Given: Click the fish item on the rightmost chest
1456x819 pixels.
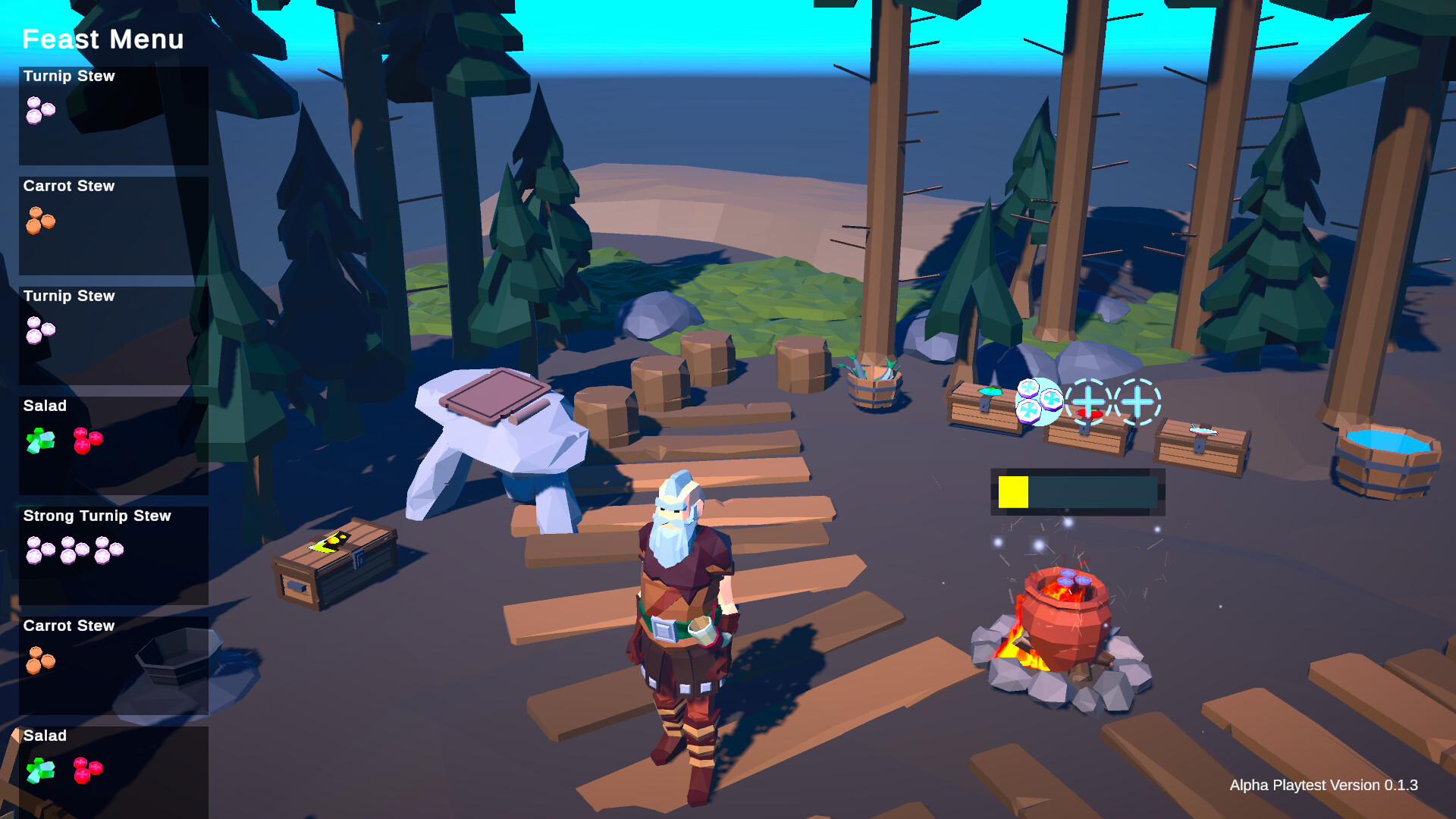Looking at the screenshot, I should coord(1203,432).
